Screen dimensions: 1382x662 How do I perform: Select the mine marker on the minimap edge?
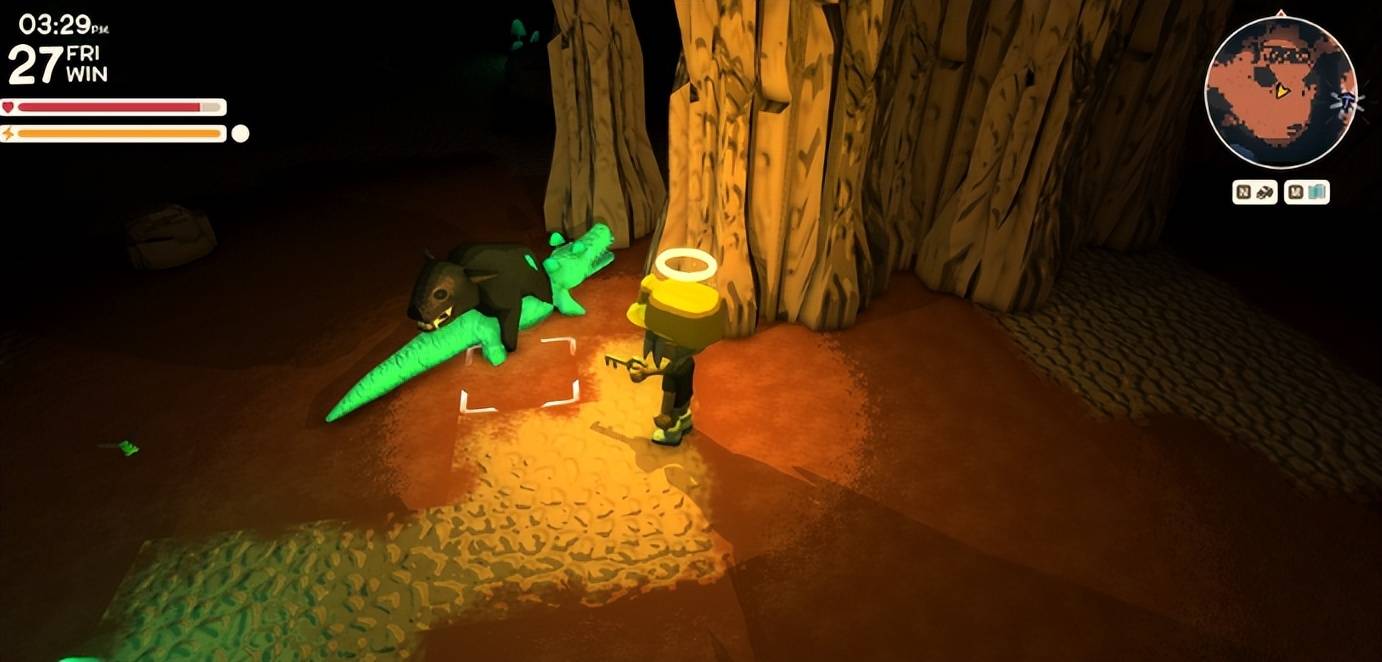(1350, 101)
